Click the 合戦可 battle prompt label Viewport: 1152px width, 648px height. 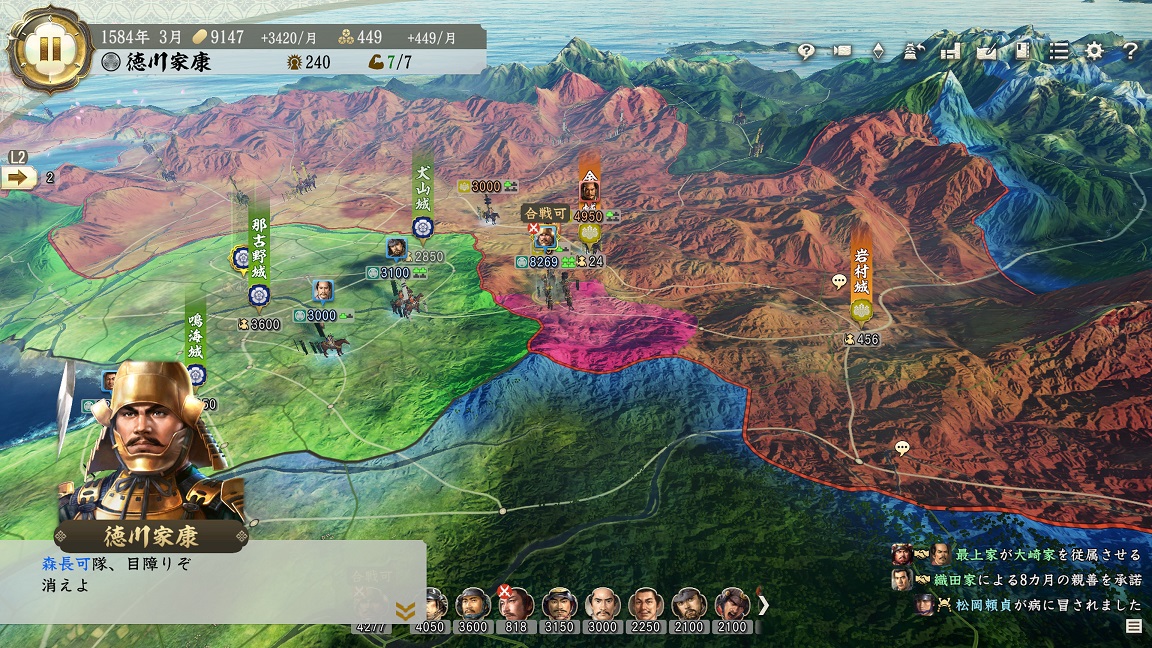(547, 213)
